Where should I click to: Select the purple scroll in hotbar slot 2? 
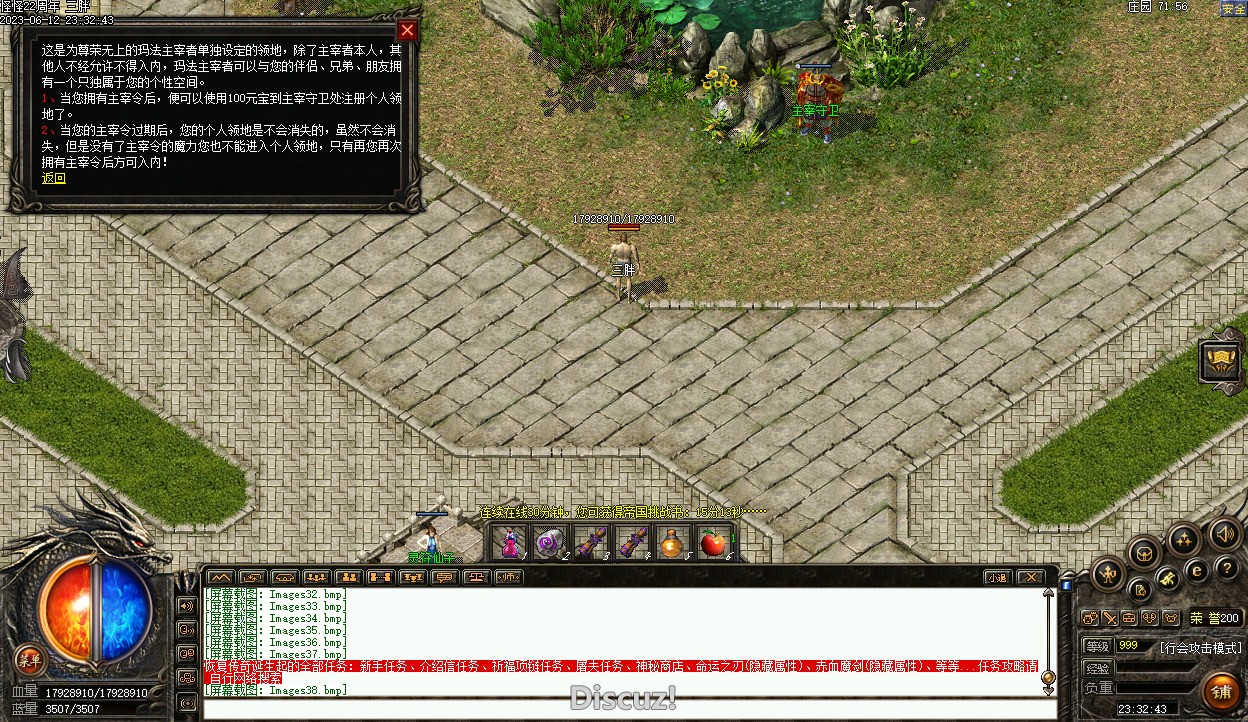point(549,542)
